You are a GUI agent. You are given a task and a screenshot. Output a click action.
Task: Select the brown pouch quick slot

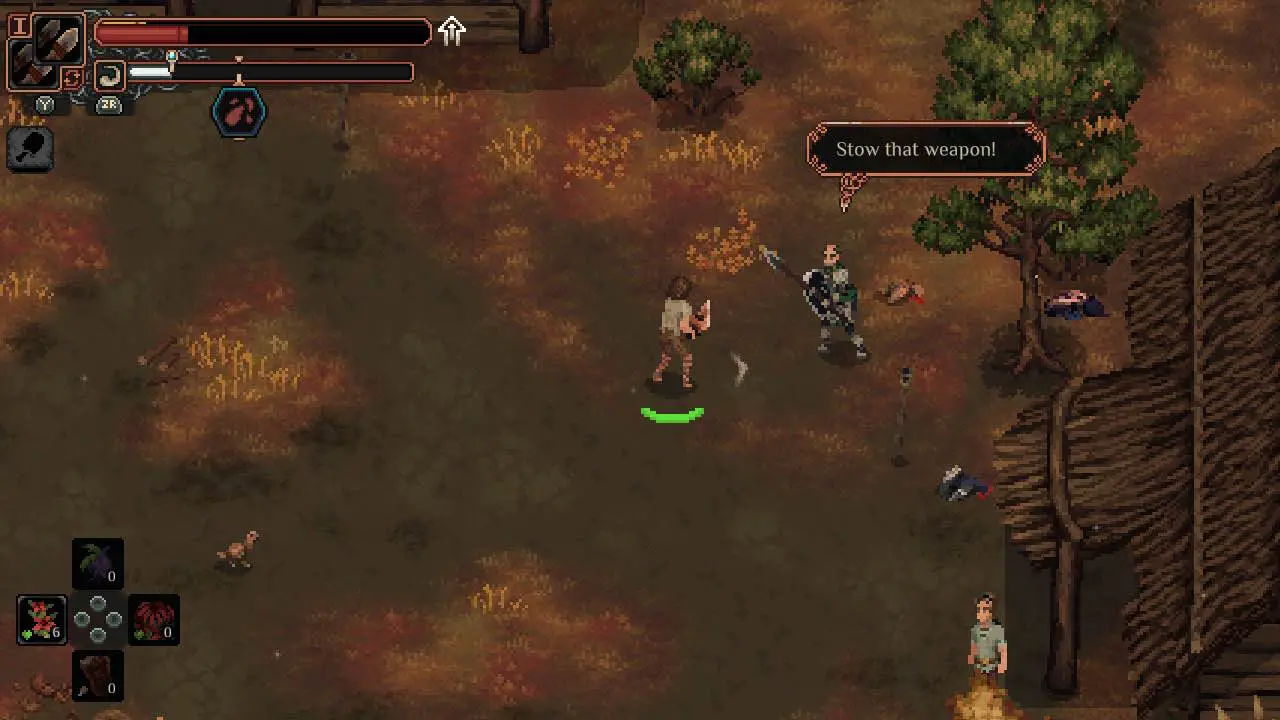coord(98,675)
